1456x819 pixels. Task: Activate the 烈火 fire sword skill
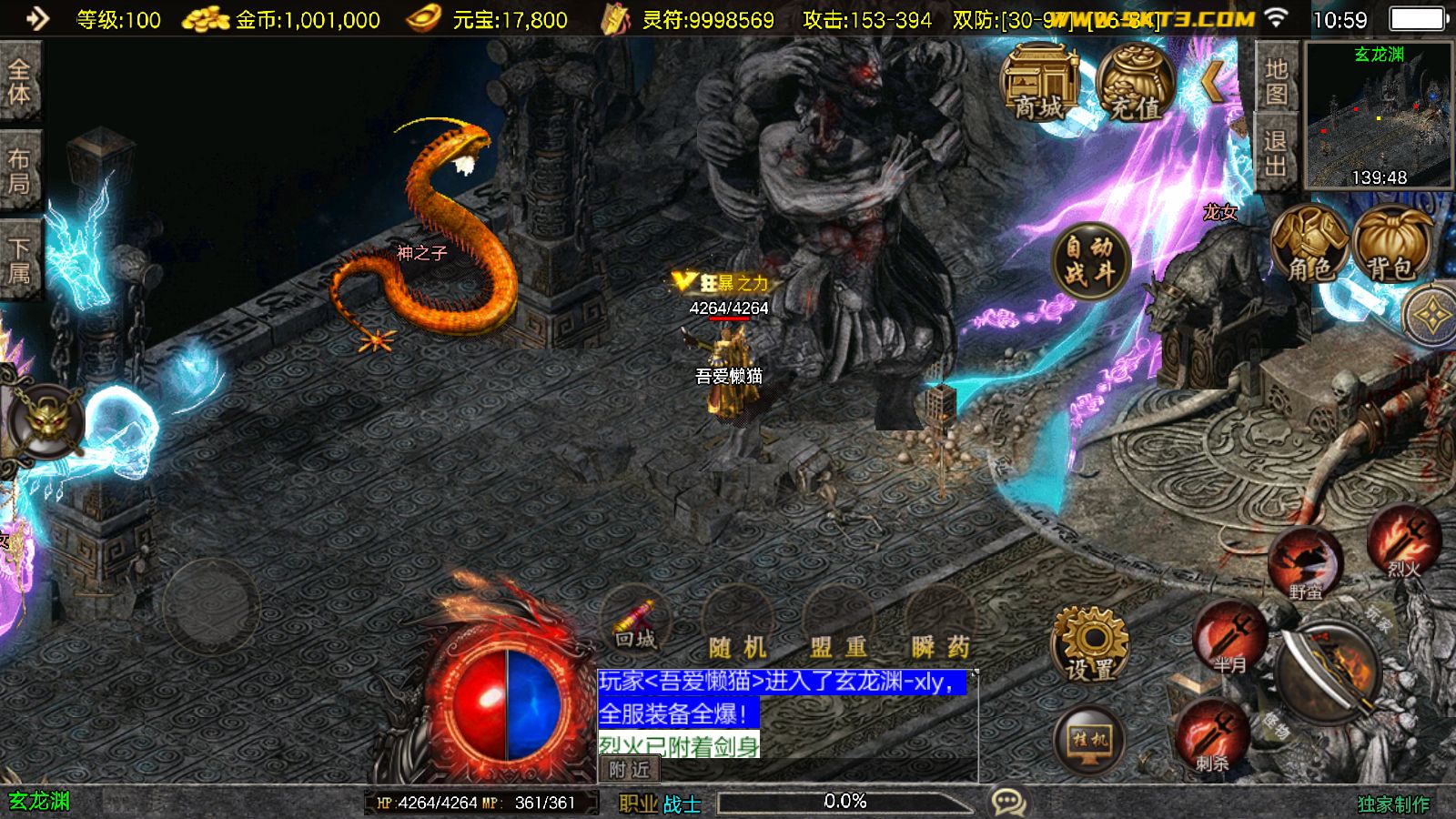[1403, 541]
